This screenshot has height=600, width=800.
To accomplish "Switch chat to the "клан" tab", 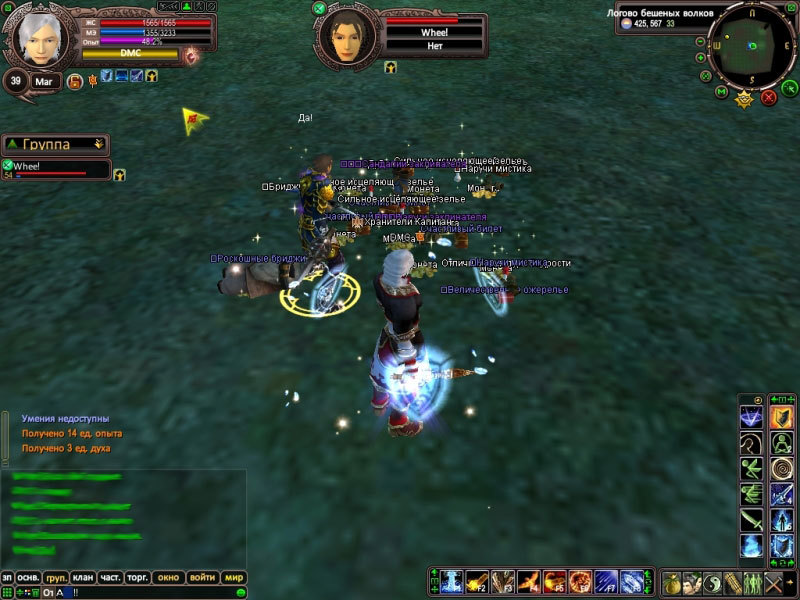I will [x=82, y=578].
